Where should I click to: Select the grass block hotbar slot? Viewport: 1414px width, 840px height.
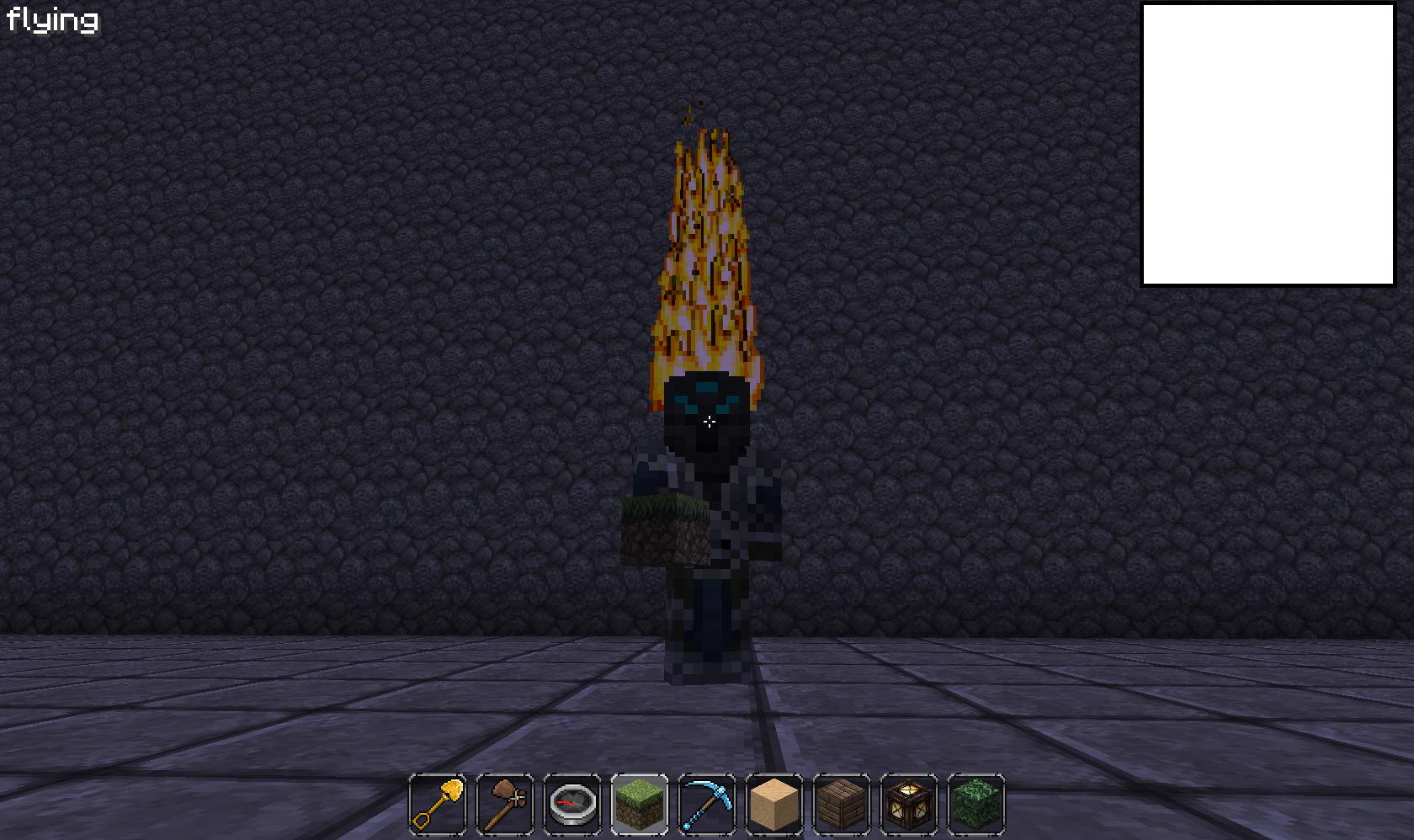(640, 804)
